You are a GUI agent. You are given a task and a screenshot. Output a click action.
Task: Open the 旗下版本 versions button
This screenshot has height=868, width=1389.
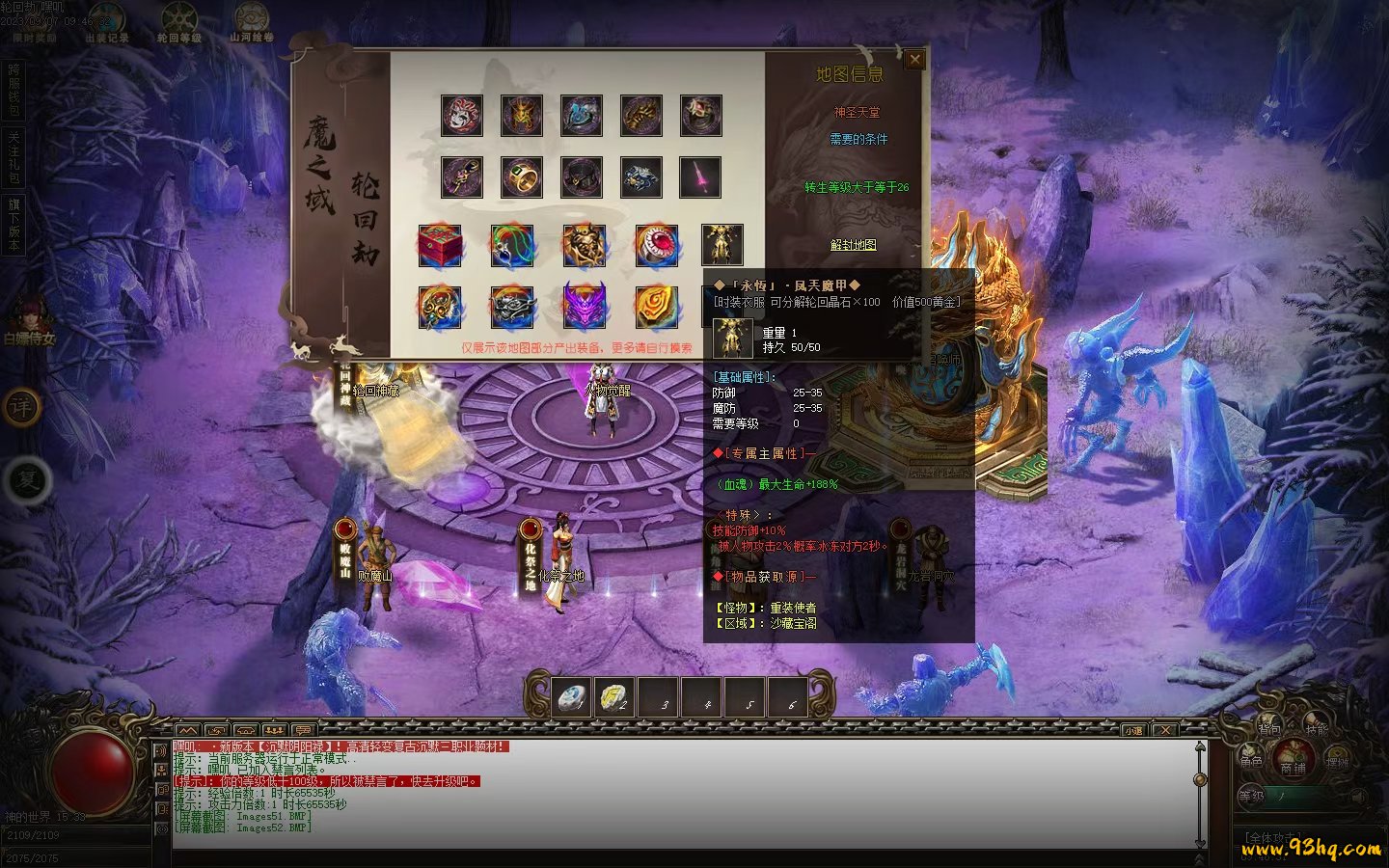click(x=14, y=225)
